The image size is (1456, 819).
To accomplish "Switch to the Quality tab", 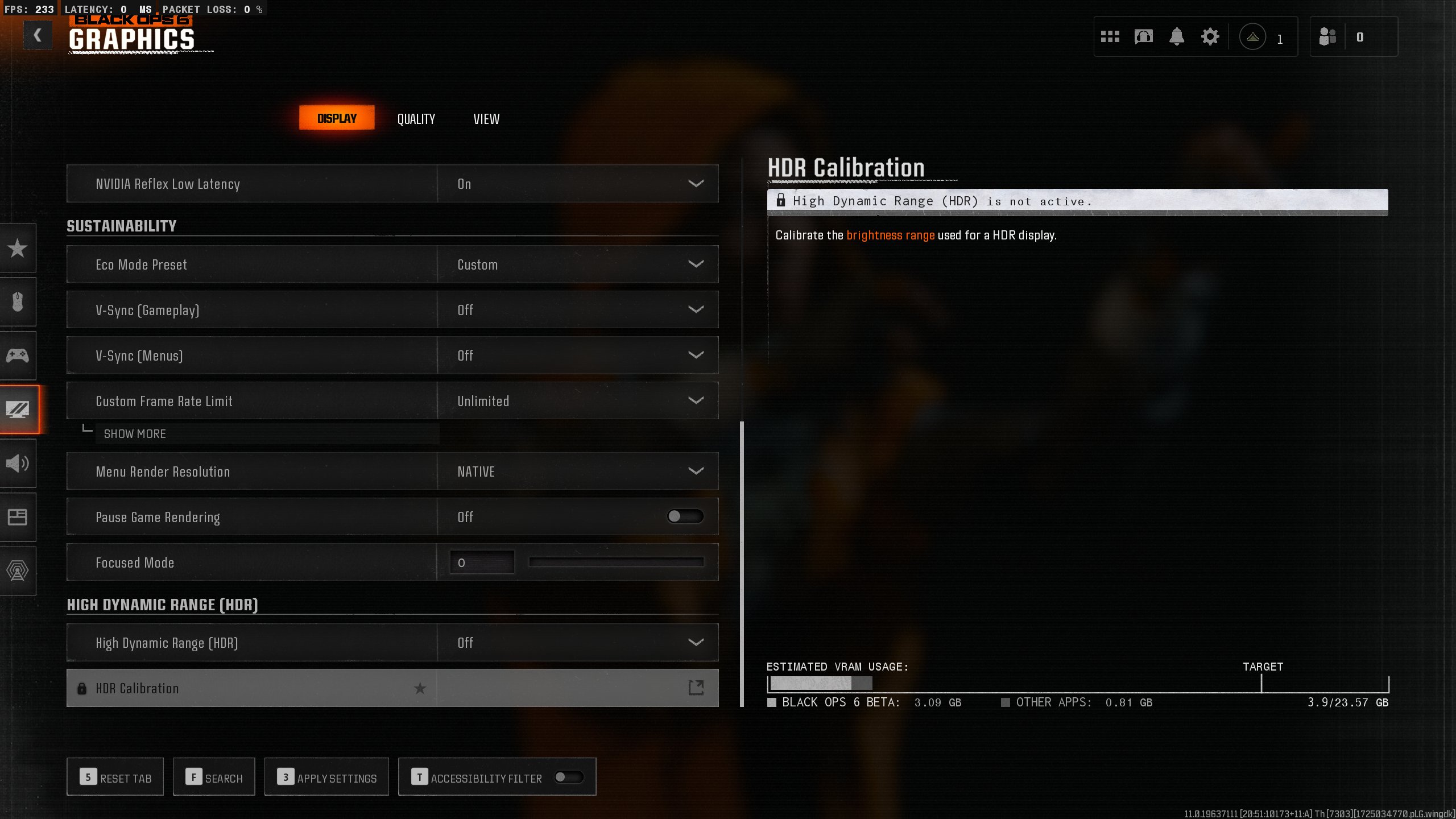I will click(416, 118).
